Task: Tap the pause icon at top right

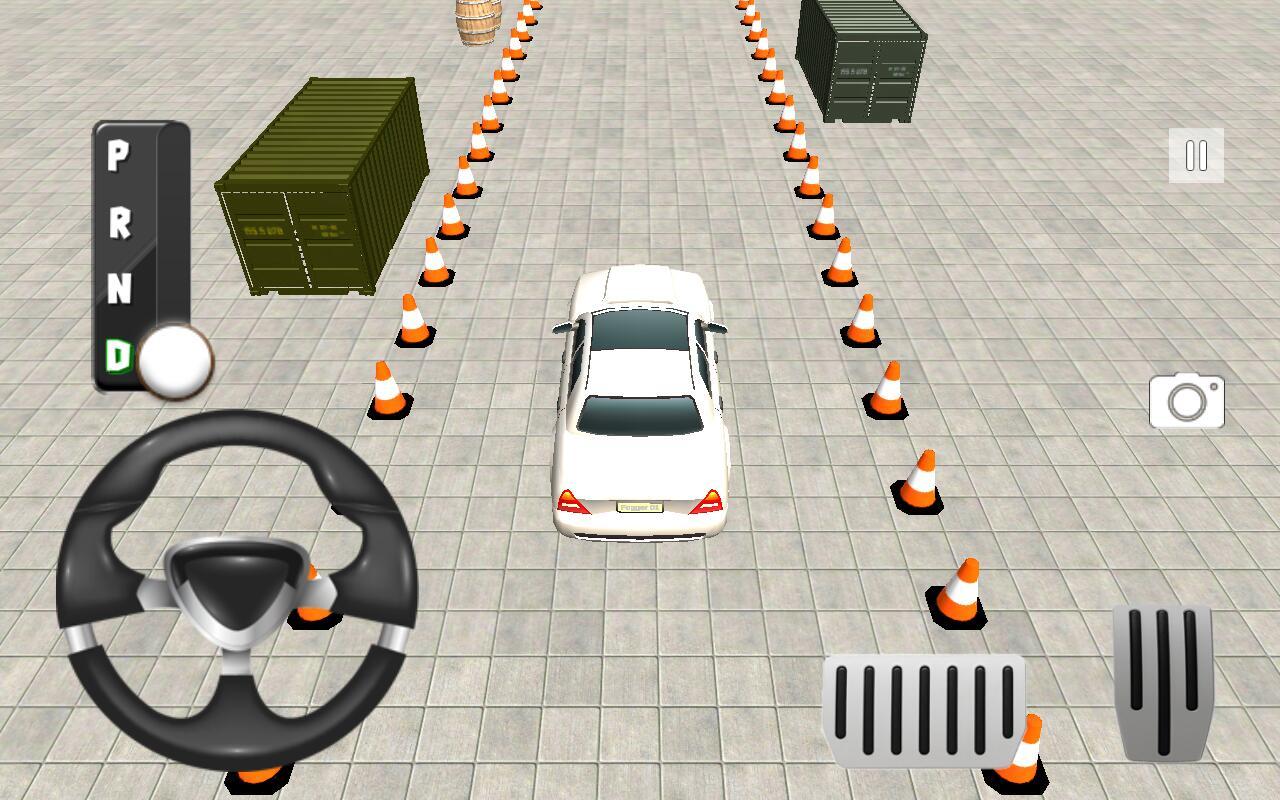Action: (x=1196, y=155)
